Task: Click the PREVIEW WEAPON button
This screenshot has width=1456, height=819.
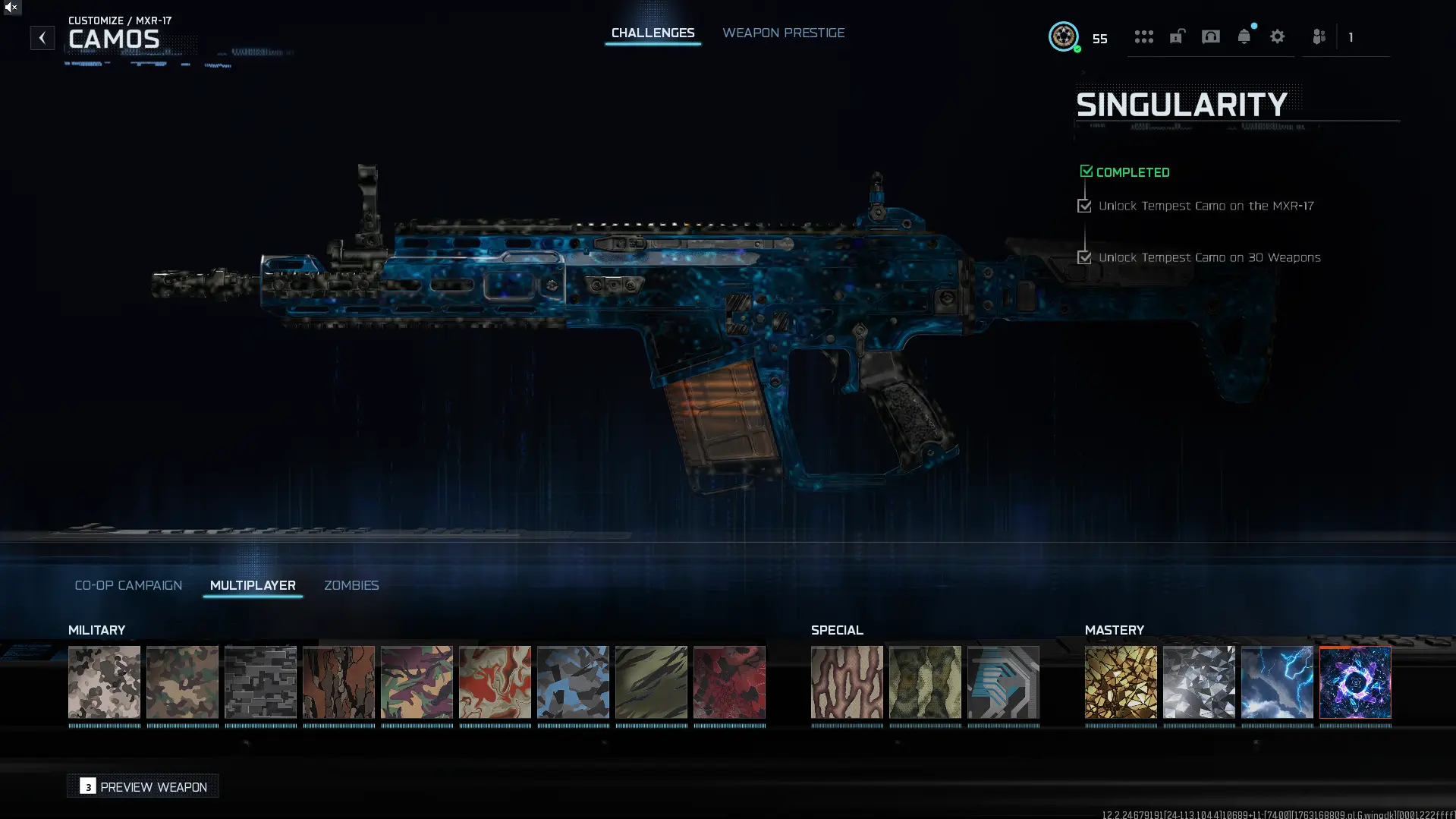Action: (143, 786)
